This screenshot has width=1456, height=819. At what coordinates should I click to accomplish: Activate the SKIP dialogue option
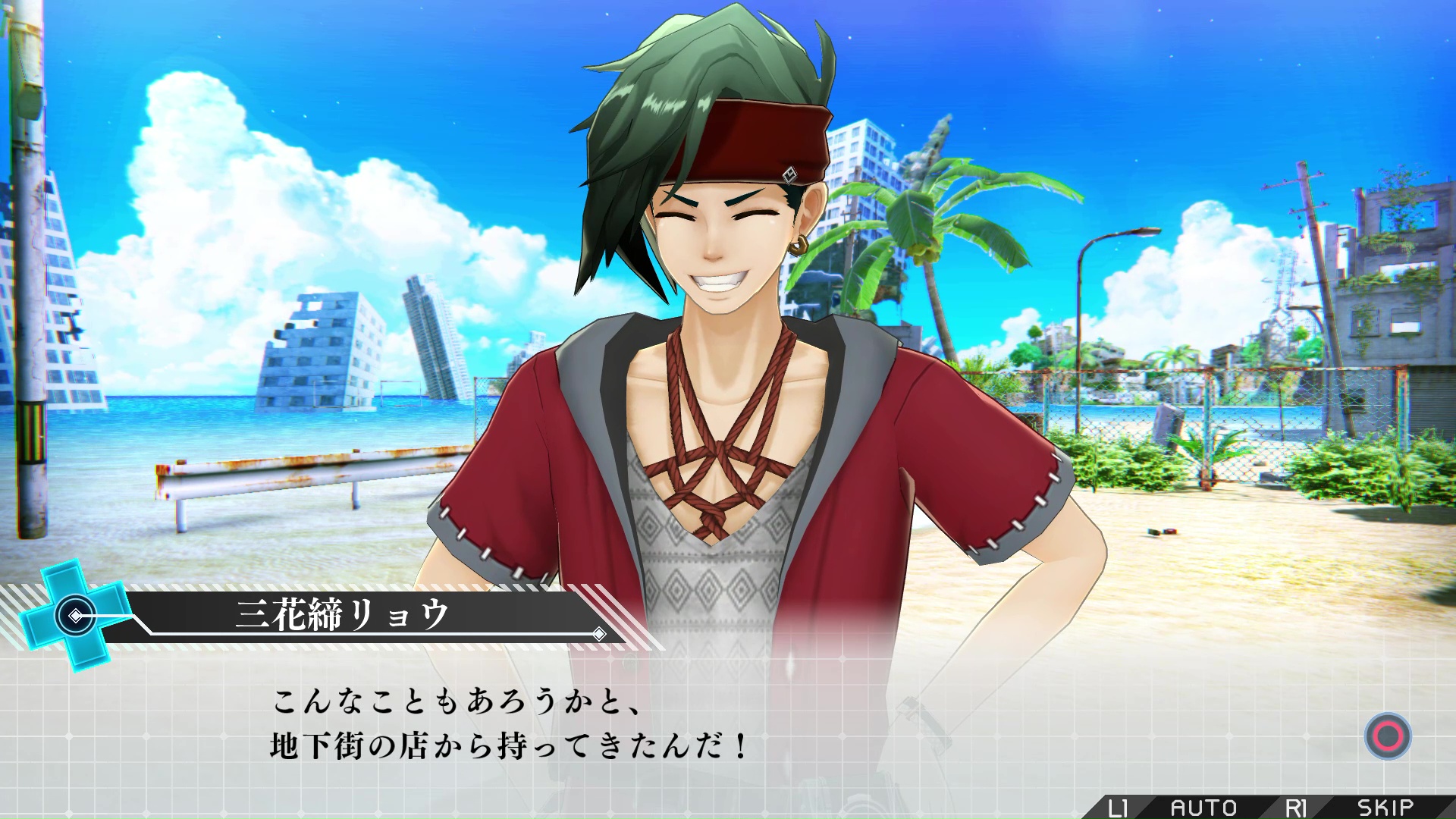tap(1385, 807)
